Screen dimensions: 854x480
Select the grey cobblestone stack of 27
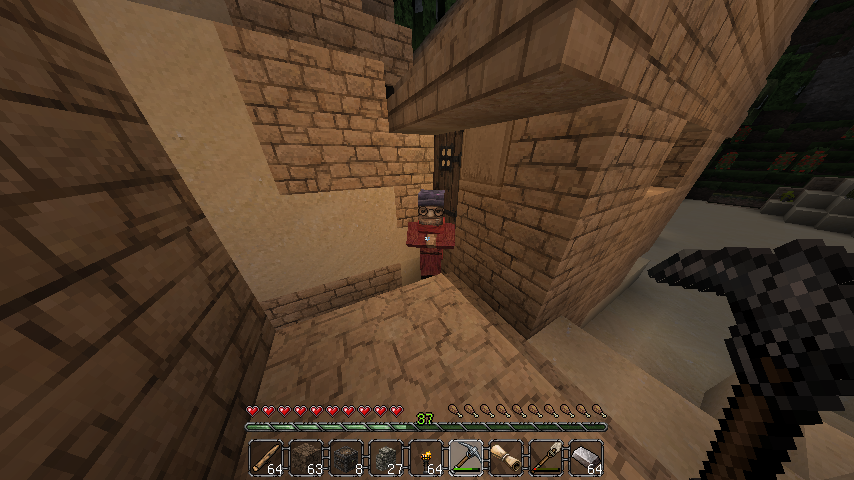[x=387, y=457]
